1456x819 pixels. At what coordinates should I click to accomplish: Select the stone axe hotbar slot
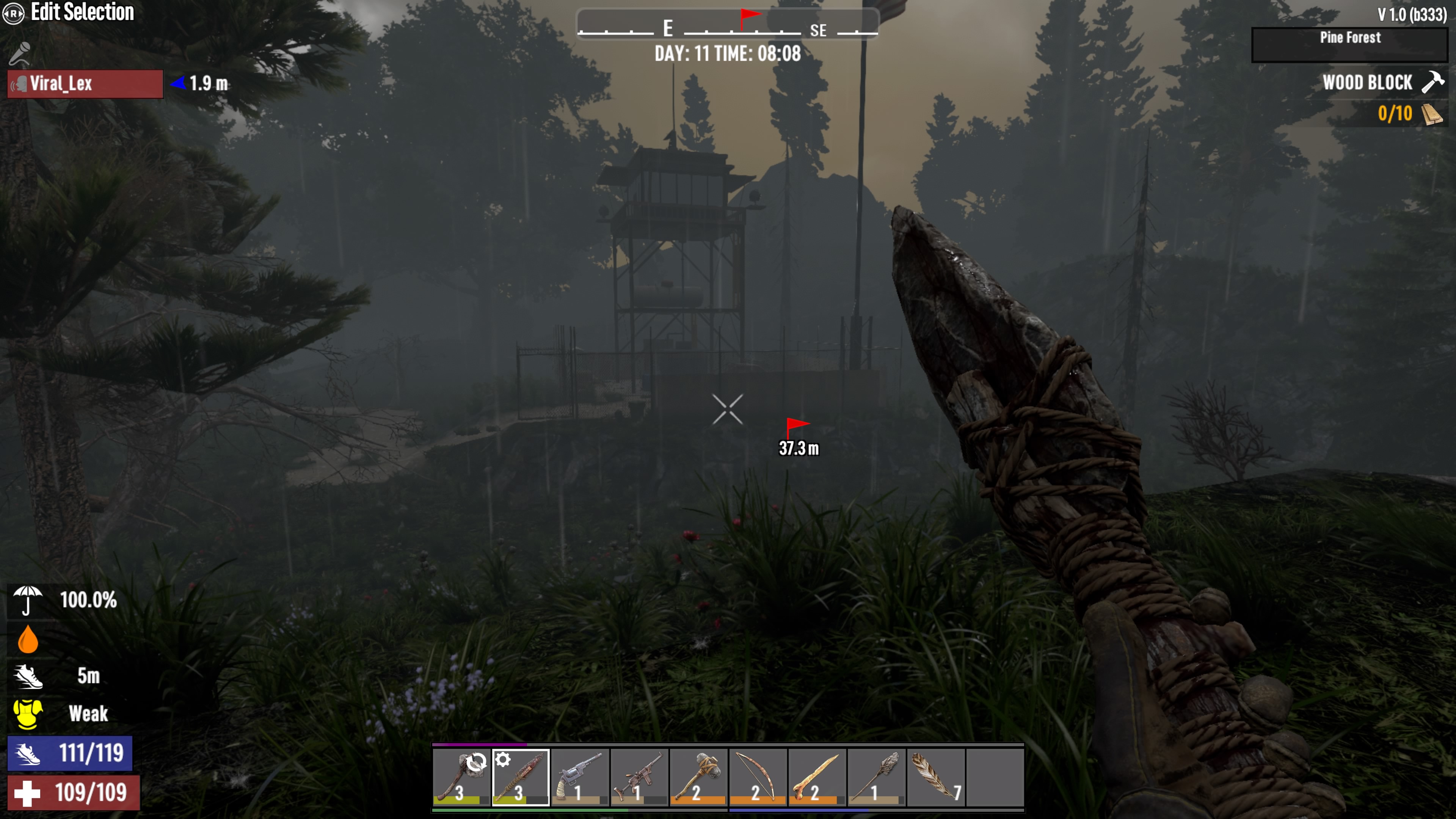pyautogui.click(x=461, y=777)
